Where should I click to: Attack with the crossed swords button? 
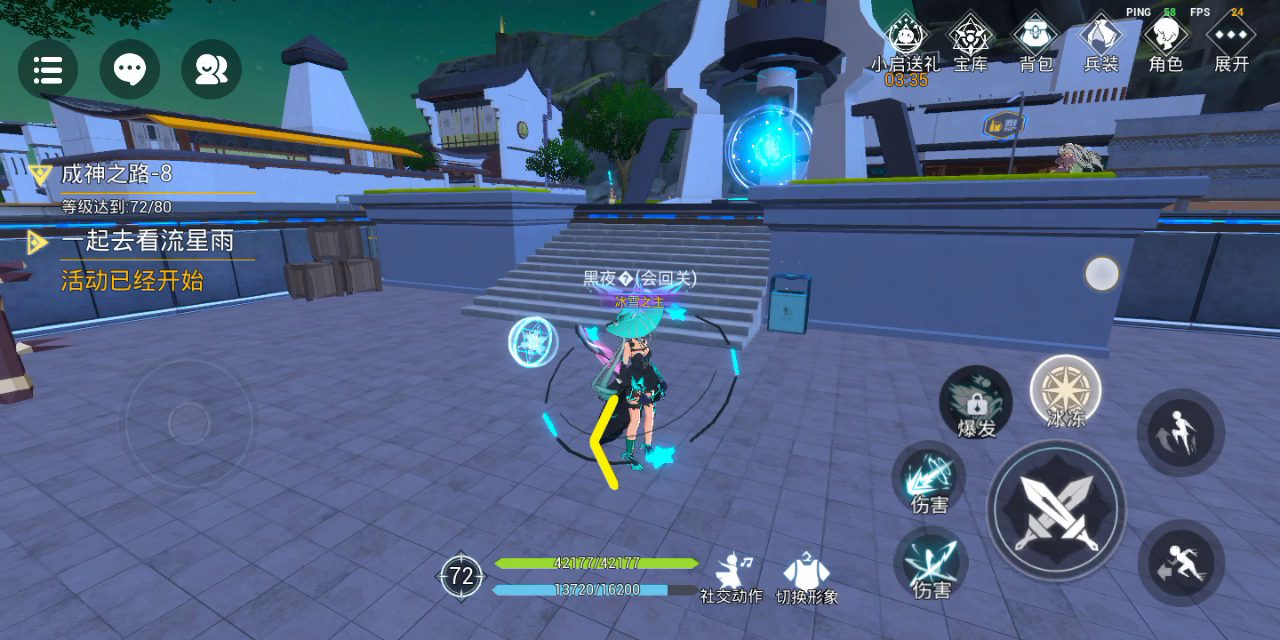(1057, 510)
